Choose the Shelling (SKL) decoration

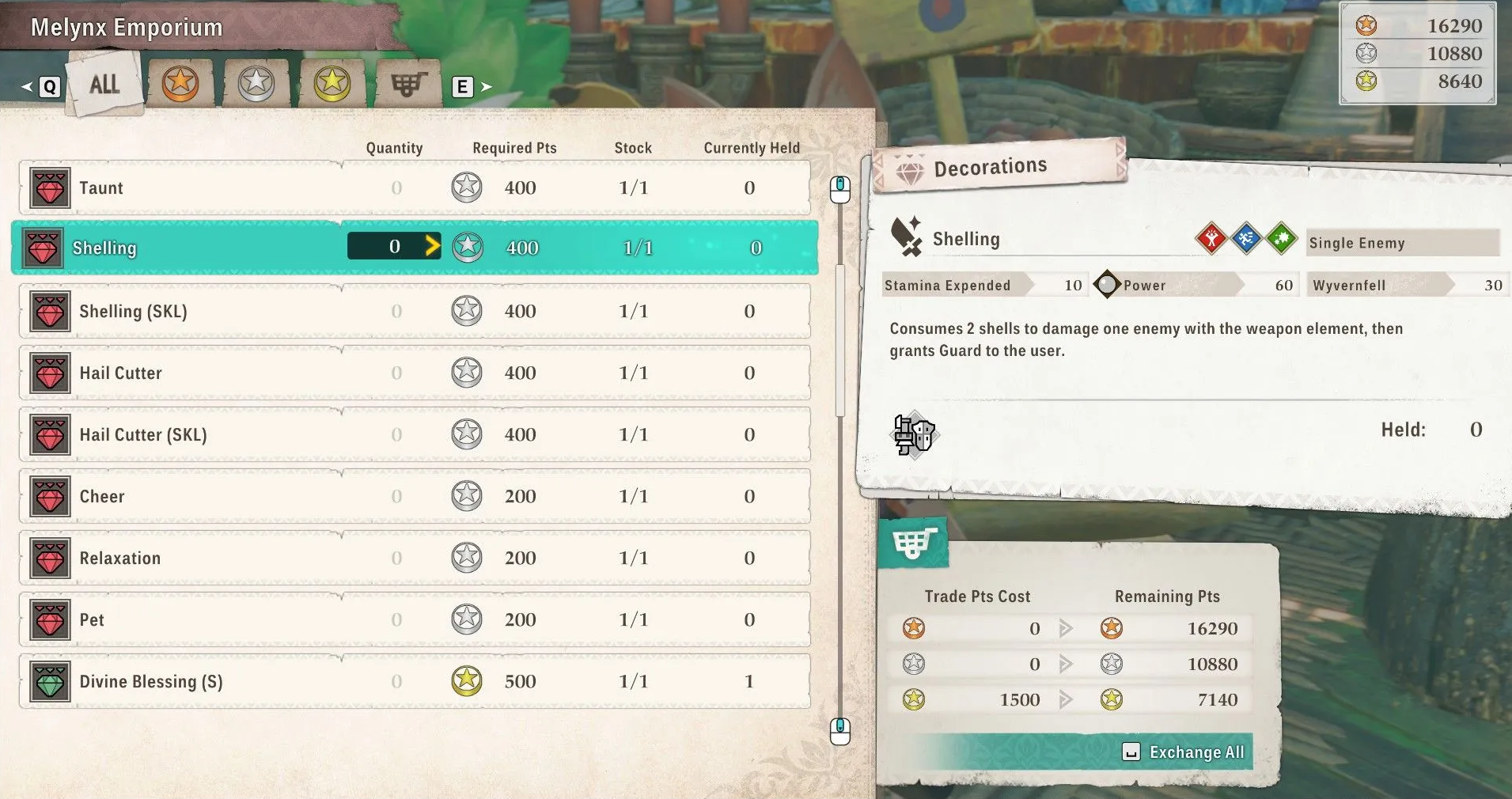tap(414, 312)
